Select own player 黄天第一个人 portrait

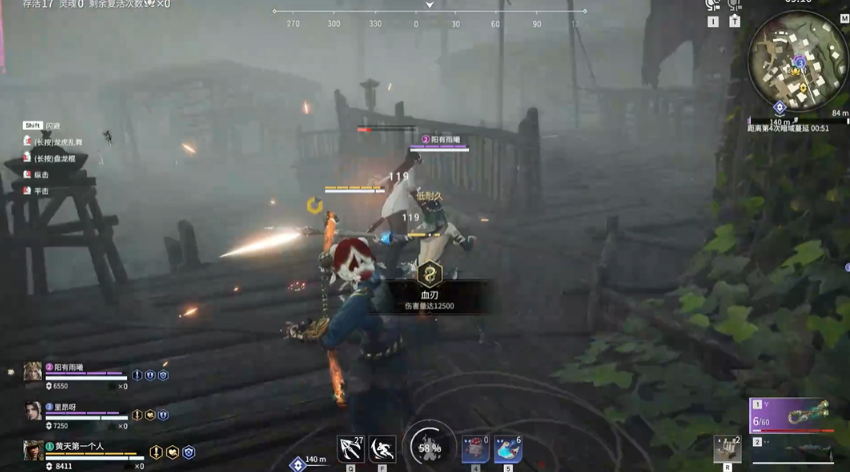click(x=33, y=451)
